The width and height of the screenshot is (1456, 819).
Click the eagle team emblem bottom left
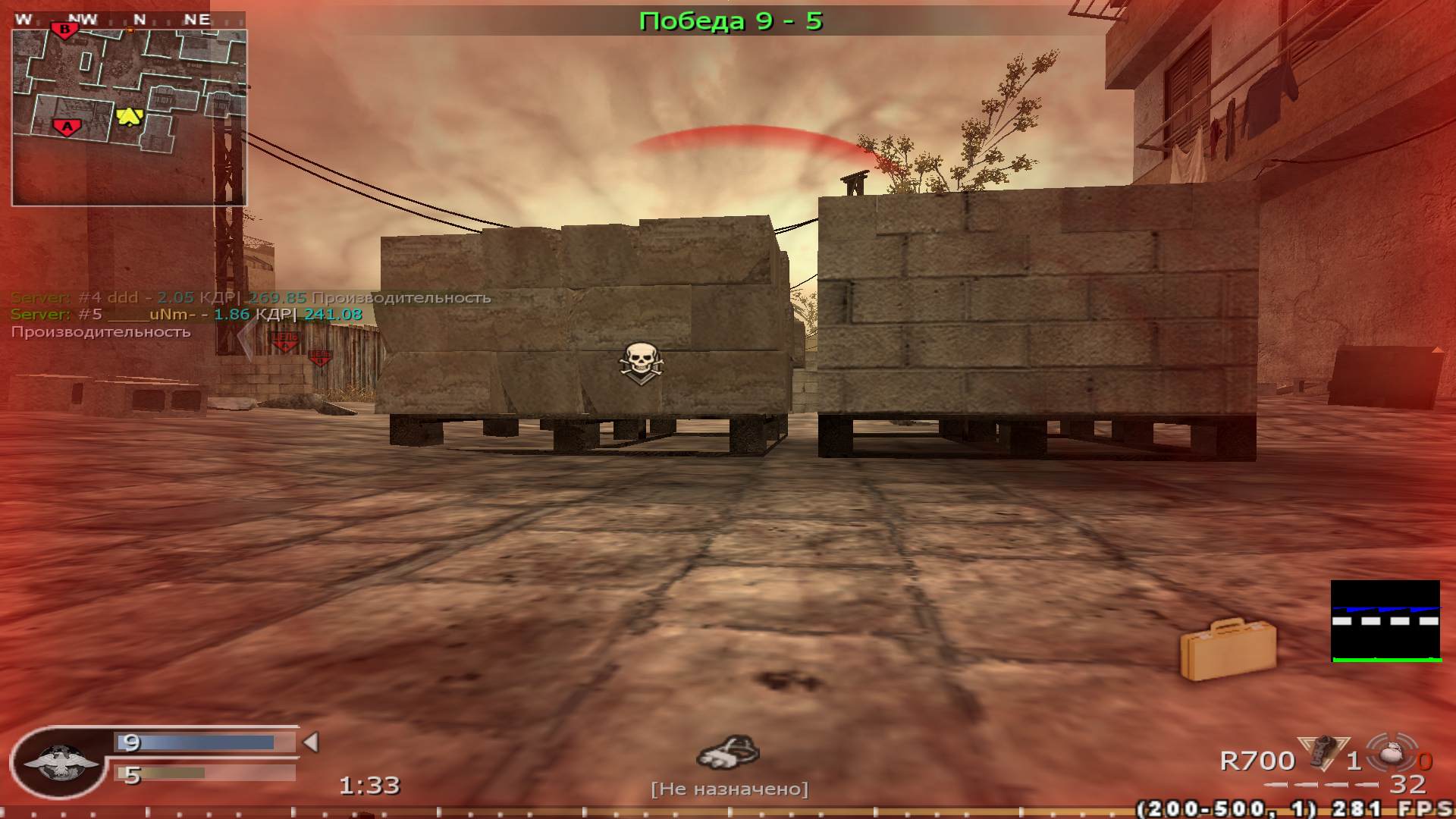(62, 762)
